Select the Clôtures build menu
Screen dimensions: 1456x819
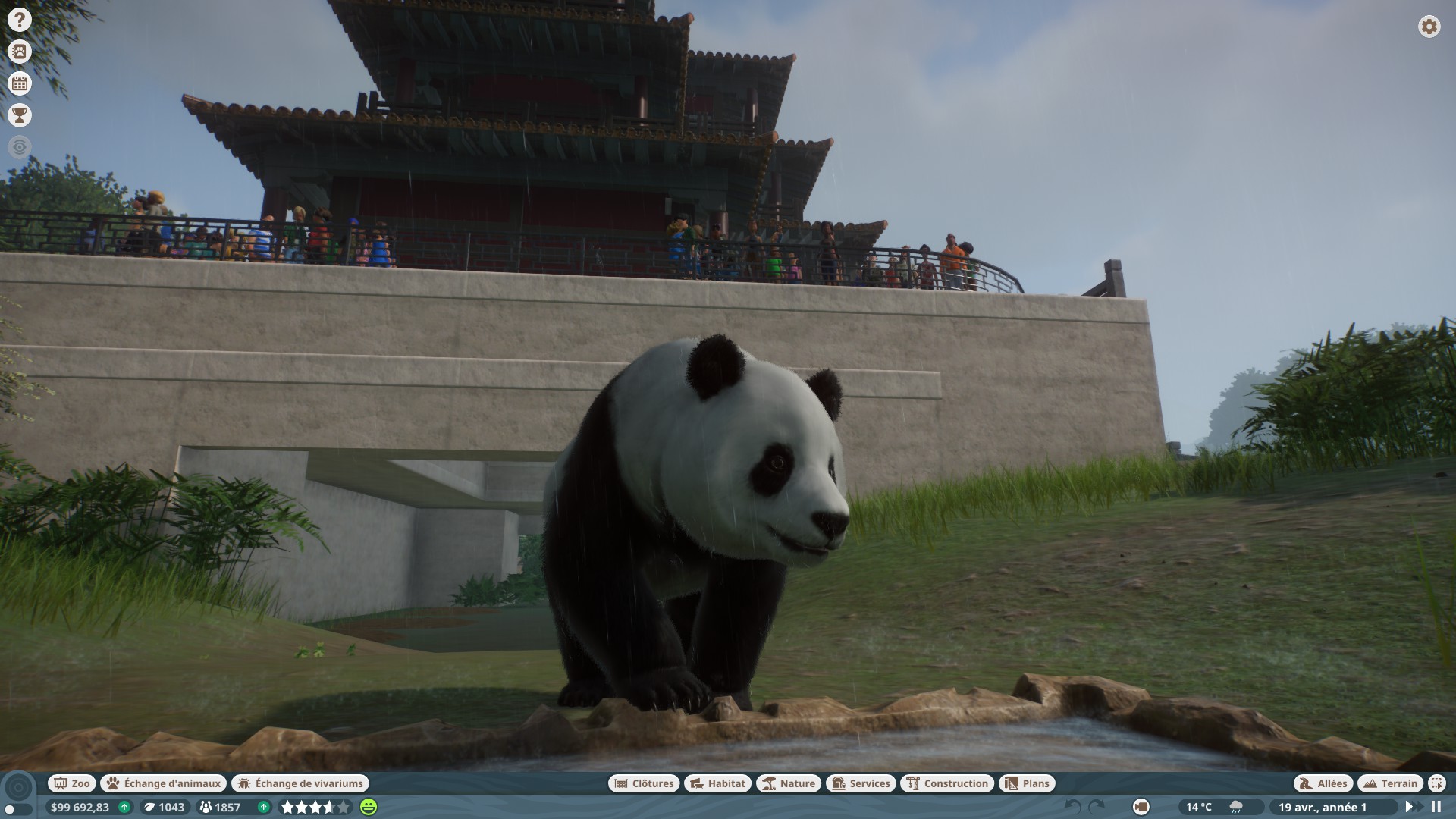(x=643, y=783)
